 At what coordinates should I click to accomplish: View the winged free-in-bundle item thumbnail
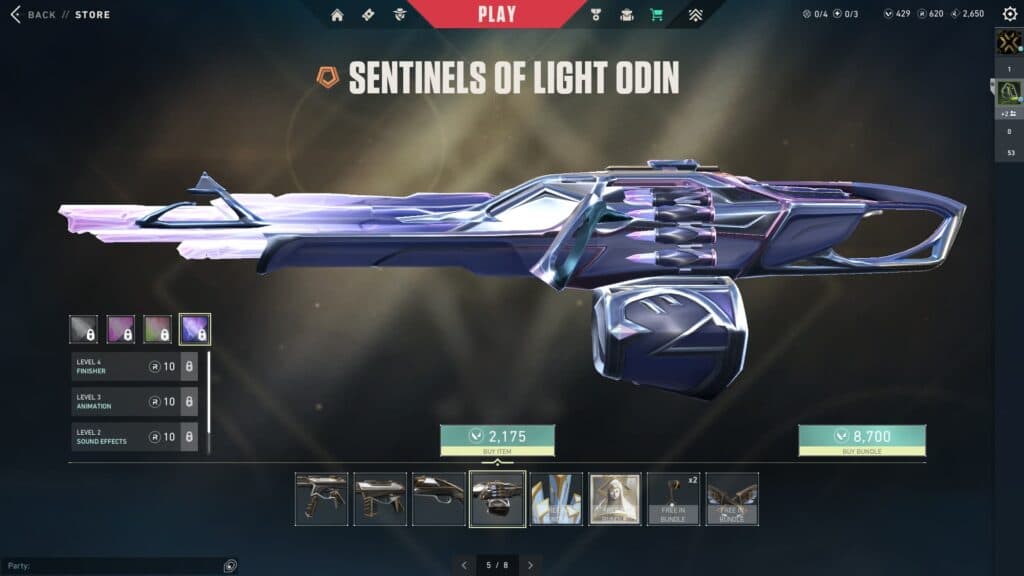732,499
